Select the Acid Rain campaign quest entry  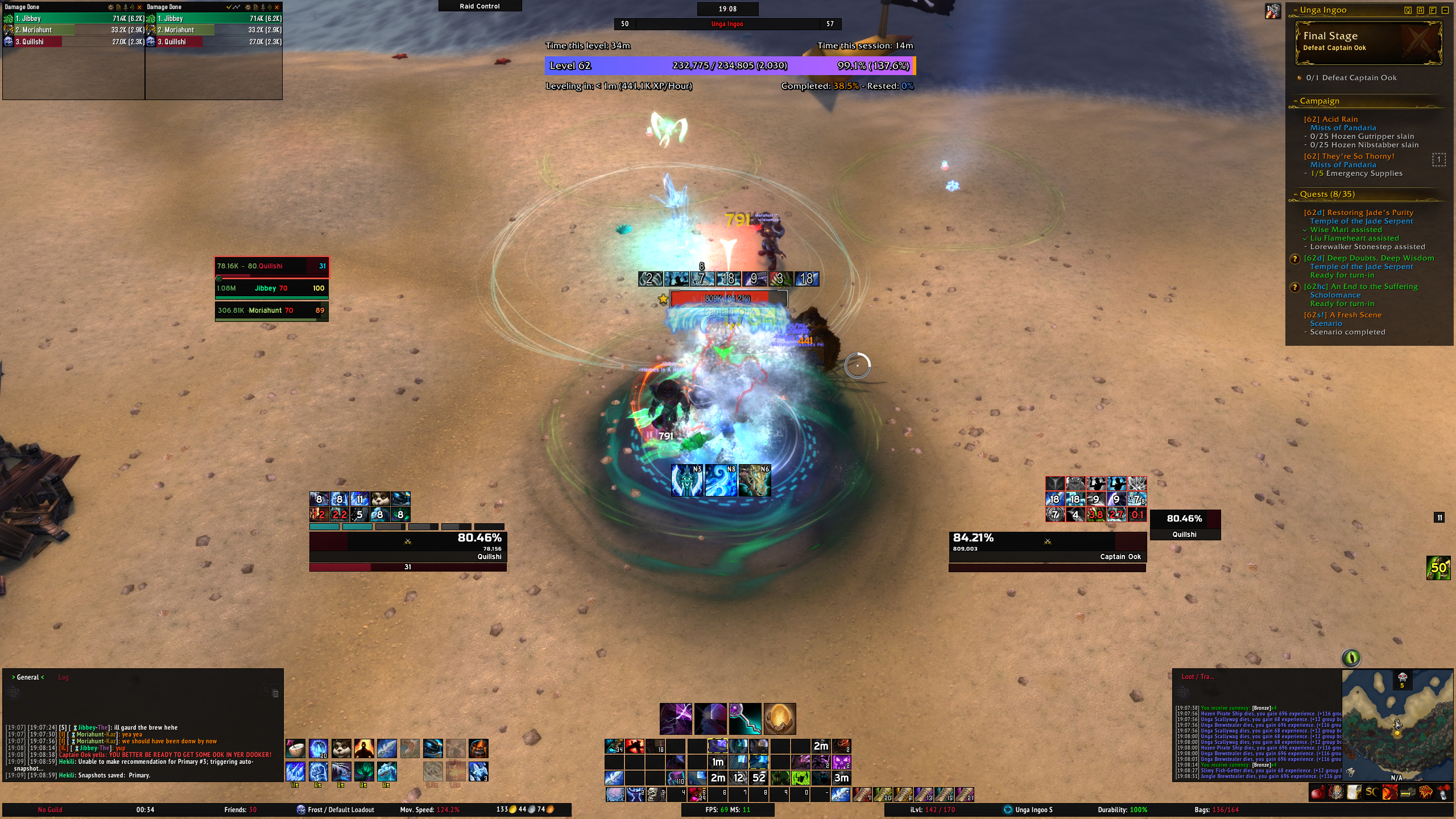coord(1330,119)
